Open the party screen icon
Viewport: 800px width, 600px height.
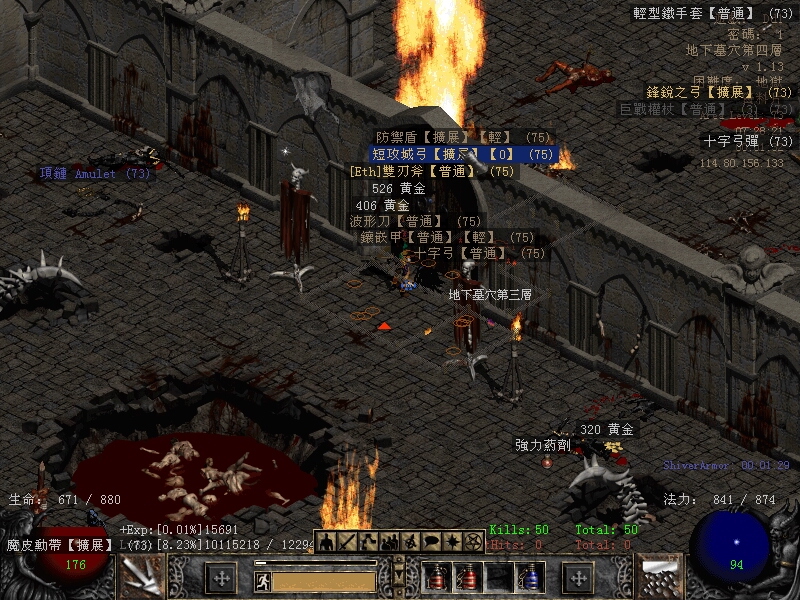(x=389, y=541)
